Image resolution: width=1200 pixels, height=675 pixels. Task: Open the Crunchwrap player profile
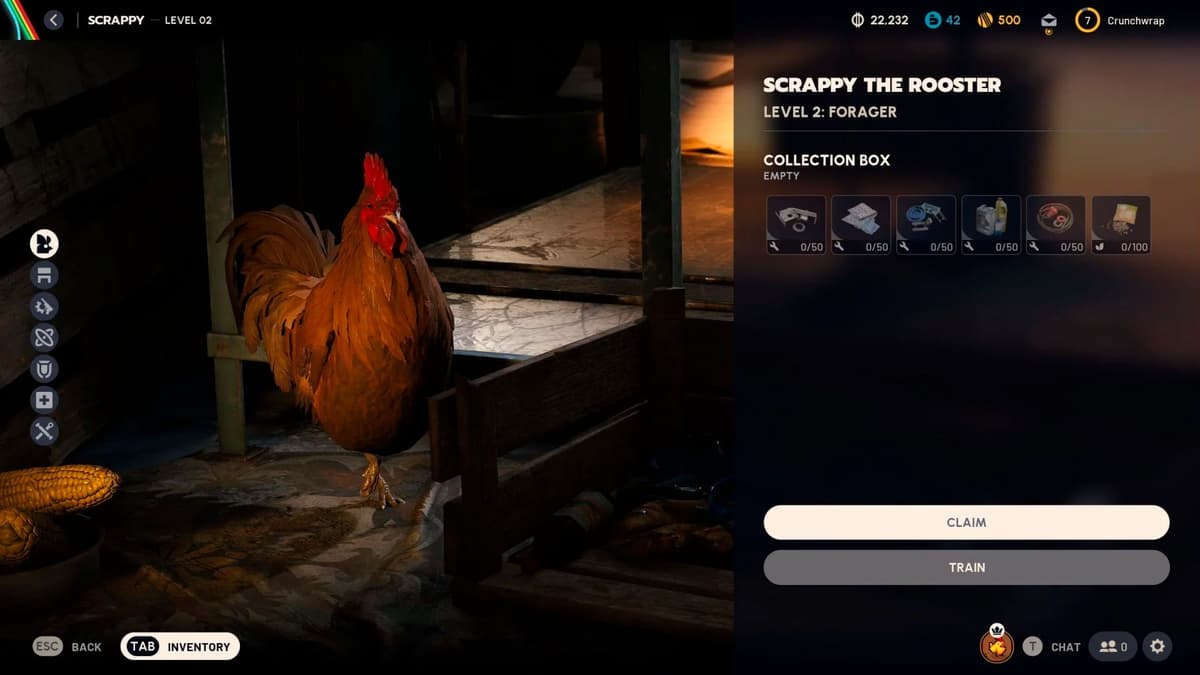pyautogui.click(x=1120, y=20)
